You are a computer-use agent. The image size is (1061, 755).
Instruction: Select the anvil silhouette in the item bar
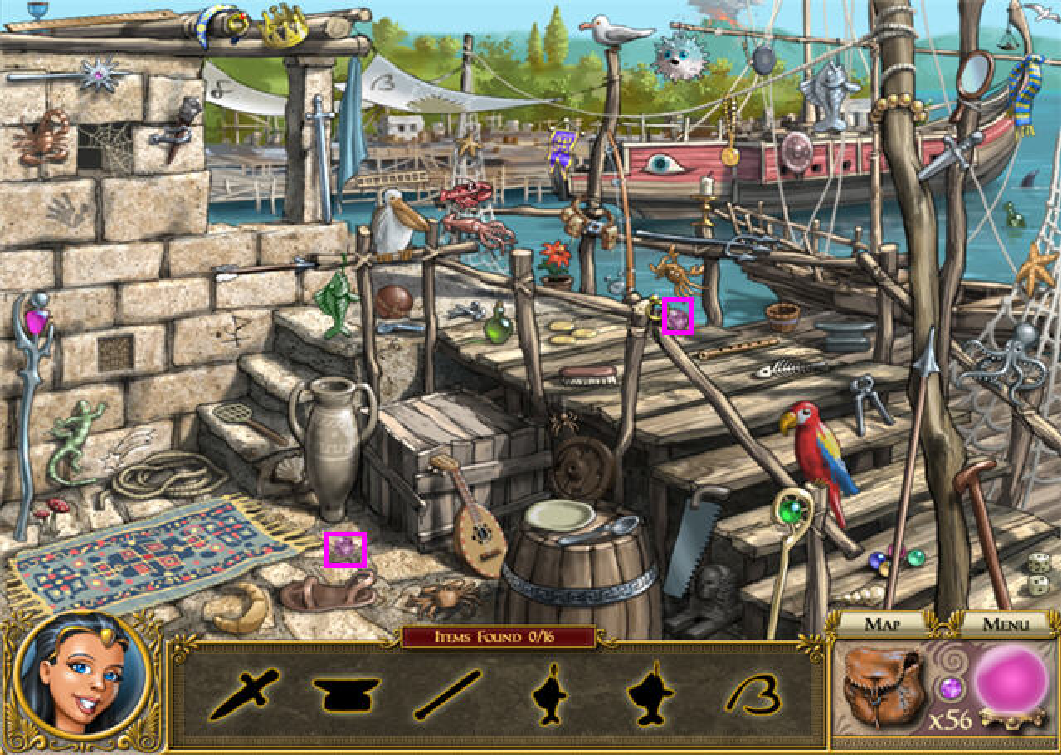coord(347,692)
